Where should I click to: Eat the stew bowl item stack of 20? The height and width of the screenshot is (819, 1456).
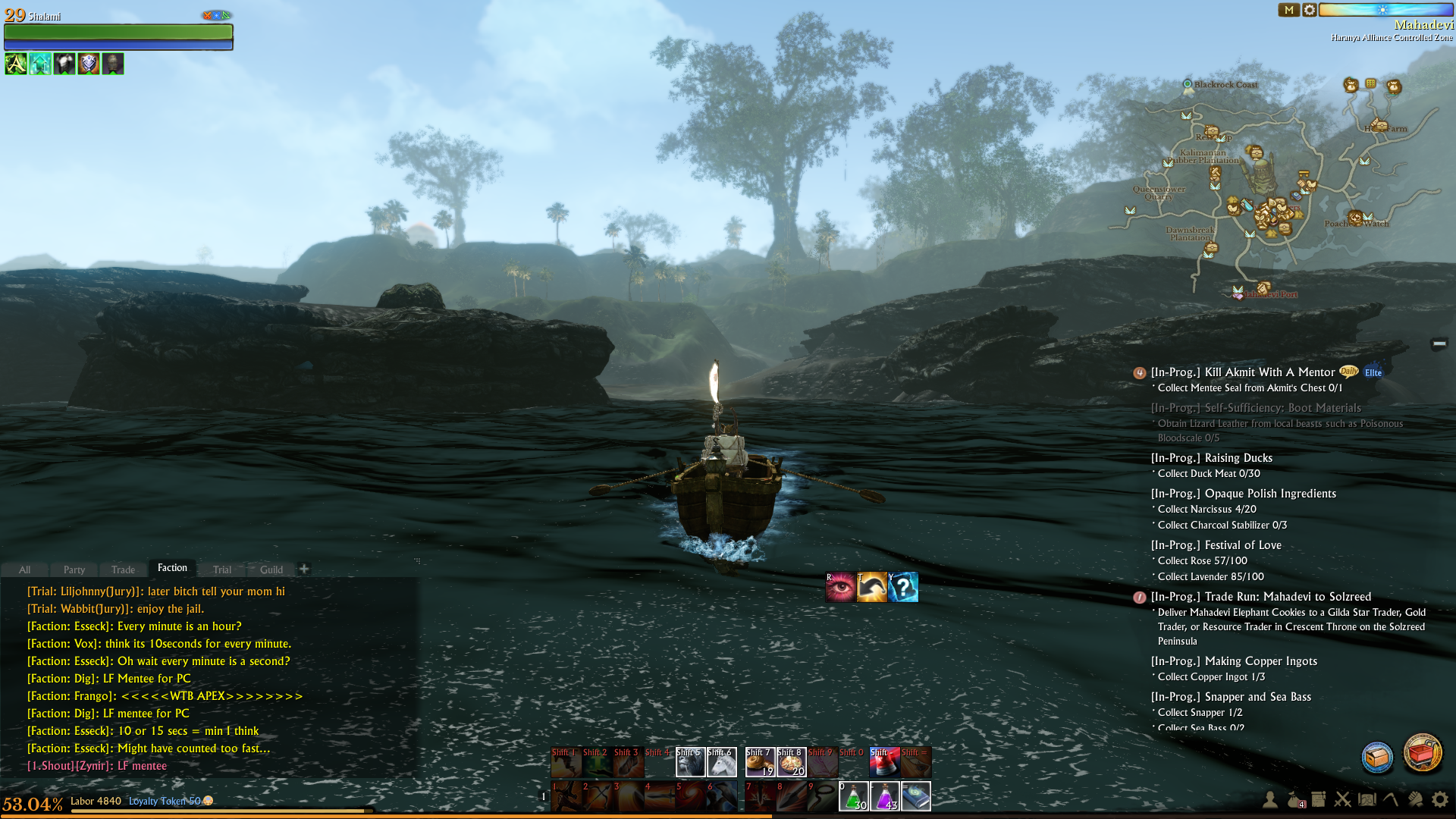click(x=790, y=762)
